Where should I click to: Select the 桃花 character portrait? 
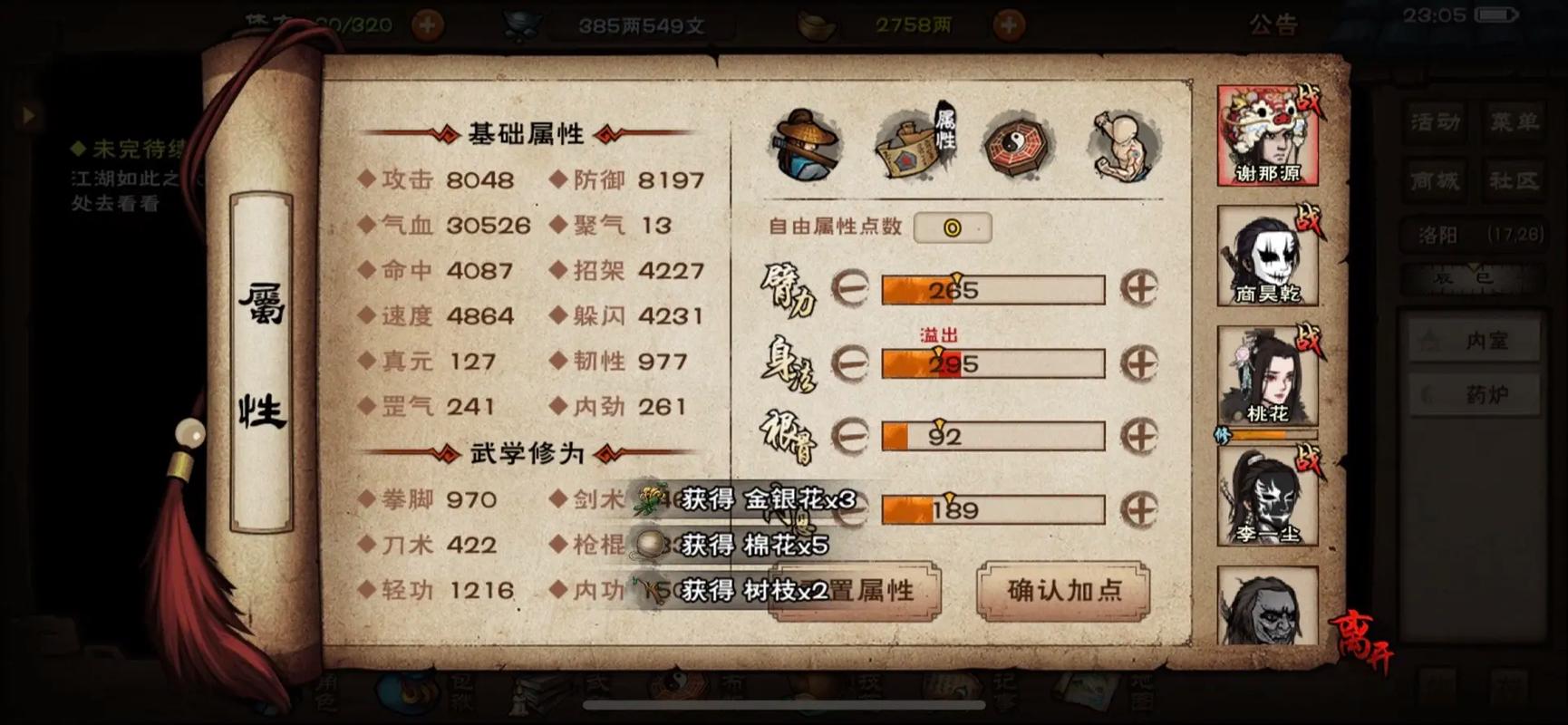point(1267,381)
